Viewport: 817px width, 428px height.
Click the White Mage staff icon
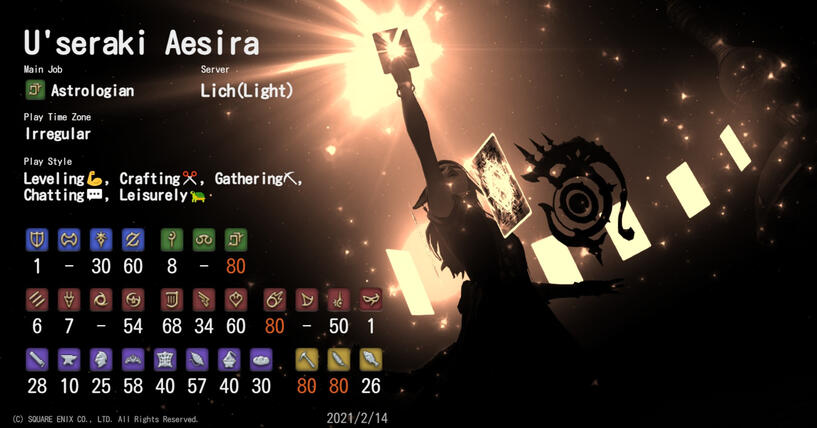(x=172, y=239)
